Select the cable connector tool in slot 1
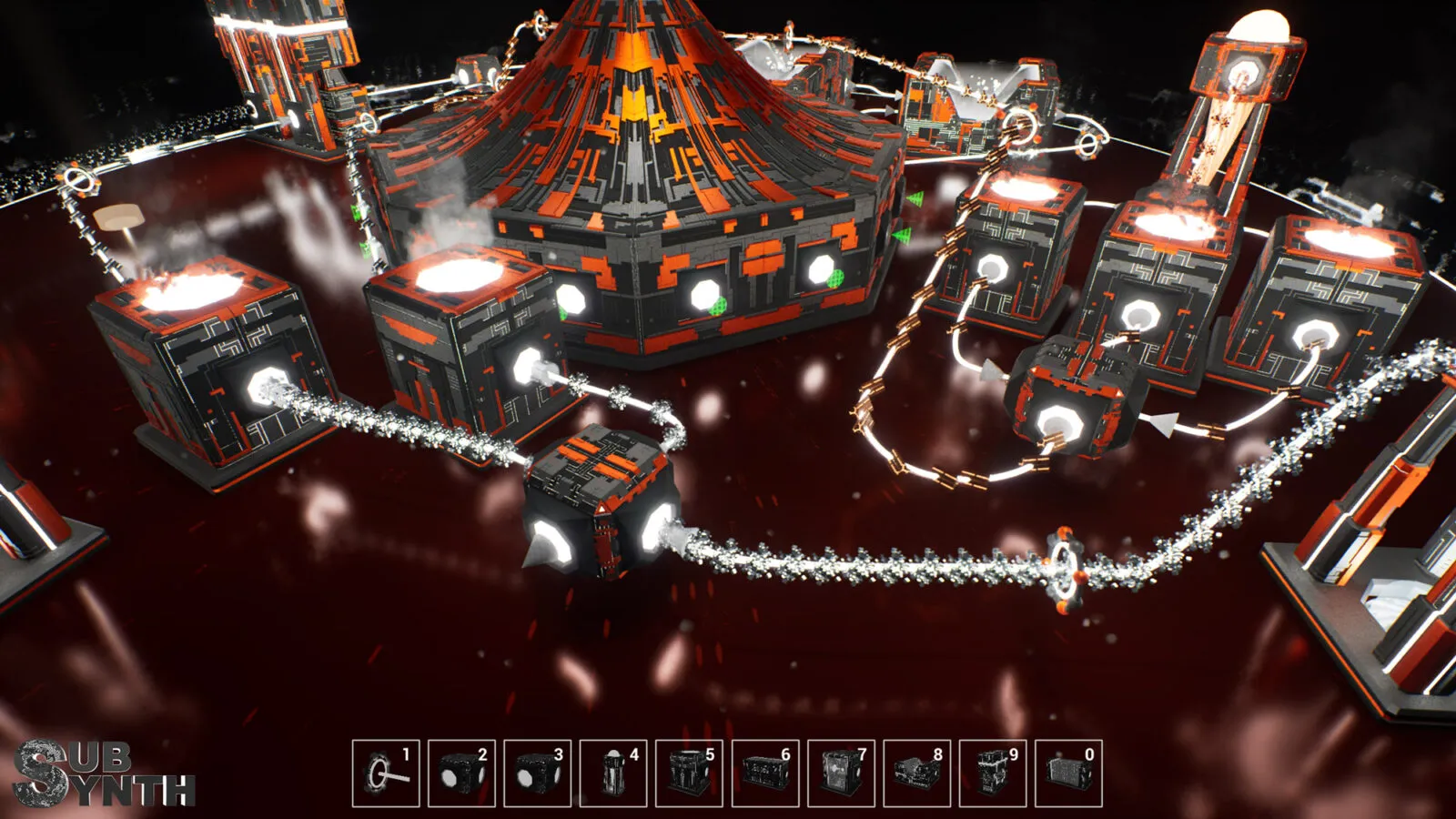 (386, 773)
